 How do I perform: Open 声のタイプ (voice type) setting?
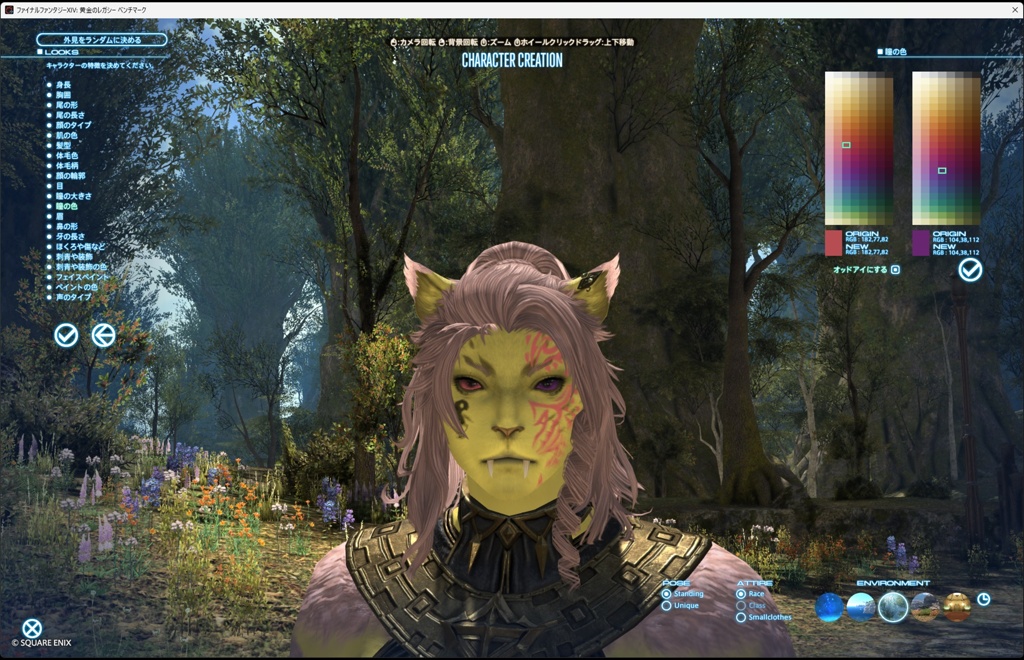pyautogui.click(x=73, y=298)
